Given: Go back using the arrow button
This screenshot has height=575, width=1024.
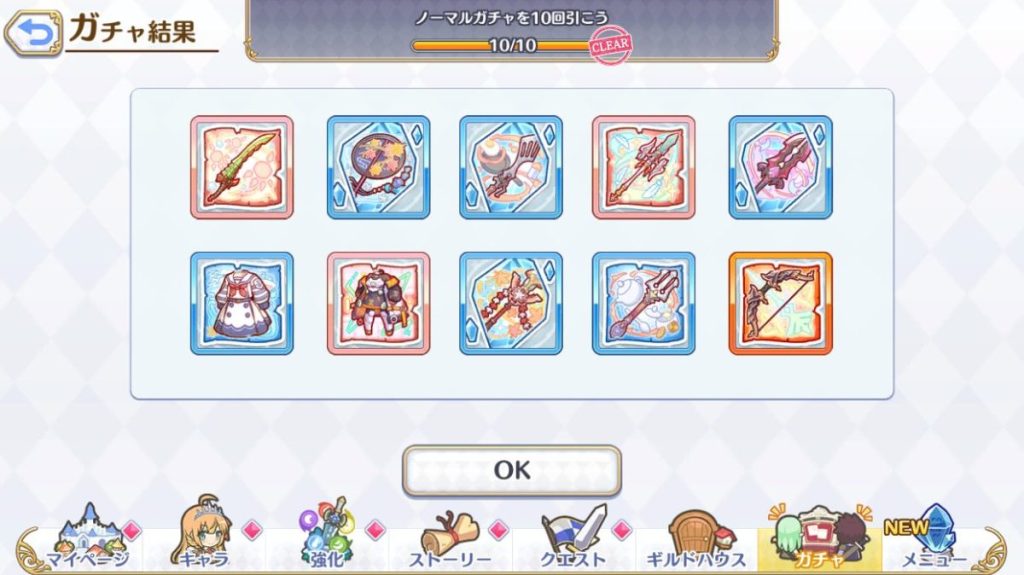Looking at the screenshot, I should coord(32,33).
